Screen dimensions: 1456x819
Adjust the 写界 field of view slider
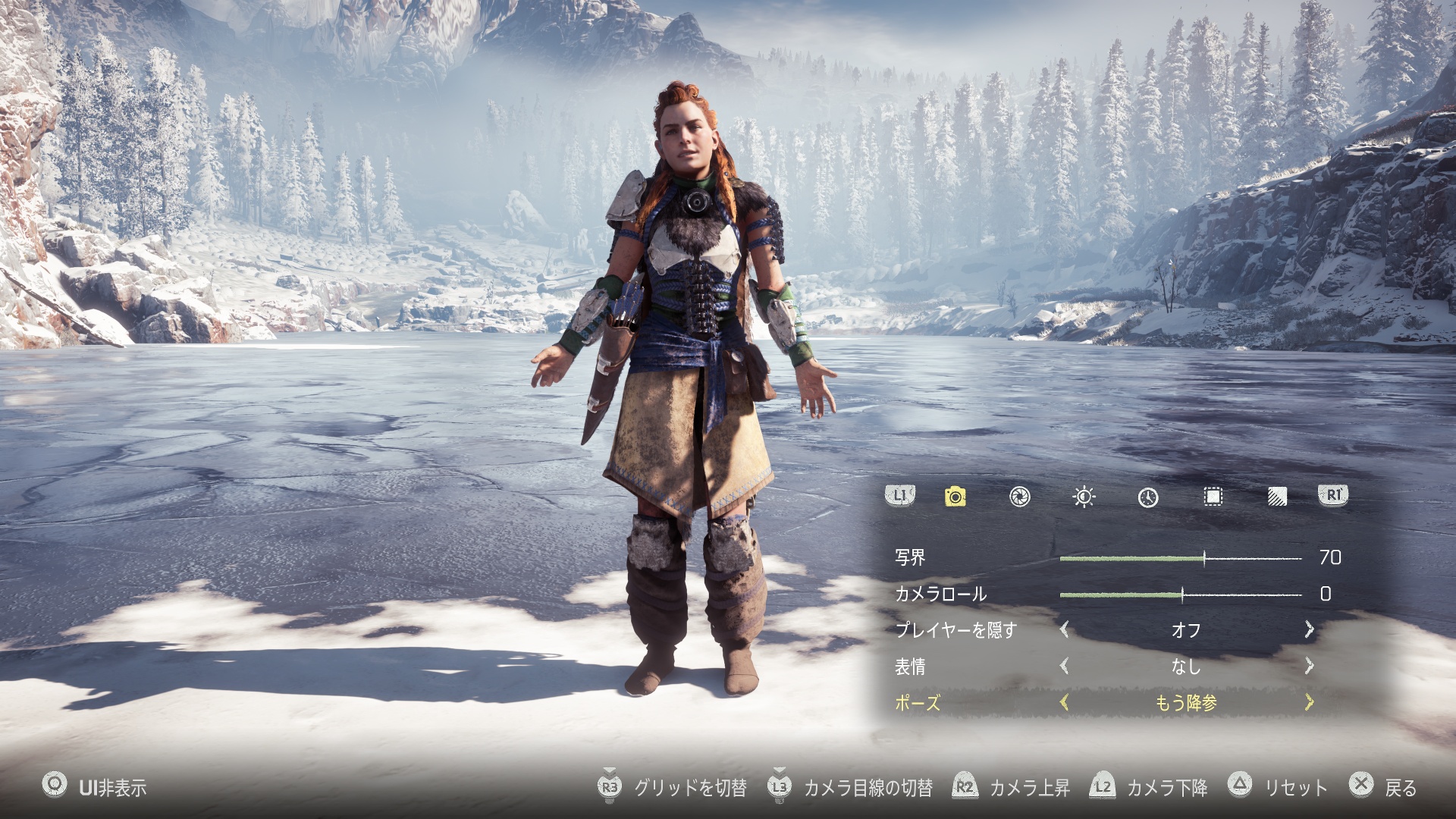(x=1204, y=559)
